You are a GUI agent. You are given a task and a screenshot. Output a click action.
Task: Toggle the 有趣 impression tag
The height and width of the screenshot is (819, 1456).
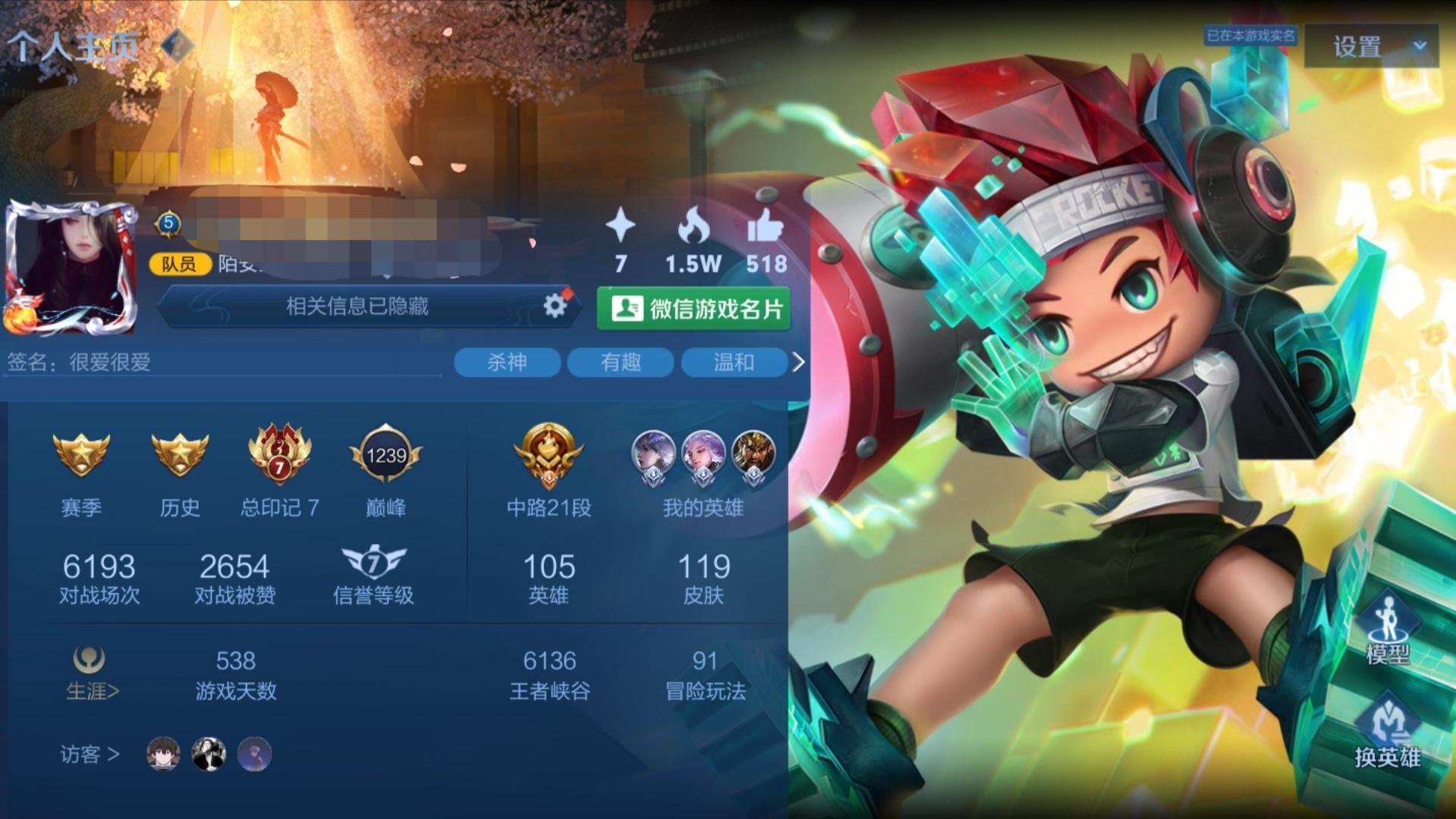pyautogui.click(x=620, y=362)
